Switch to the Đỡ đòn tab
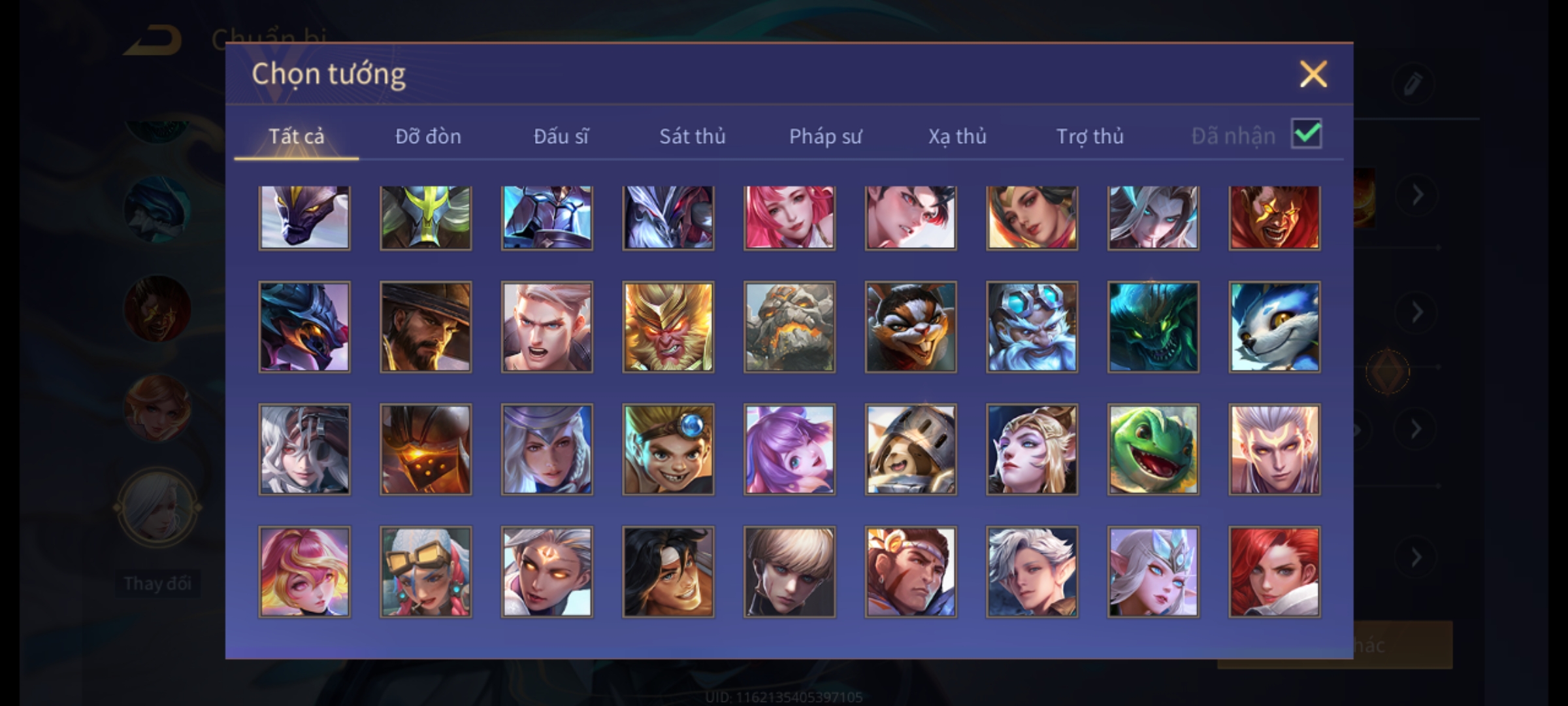The image size is (1568, 706). pyautogui.click(x=428, y=136)
